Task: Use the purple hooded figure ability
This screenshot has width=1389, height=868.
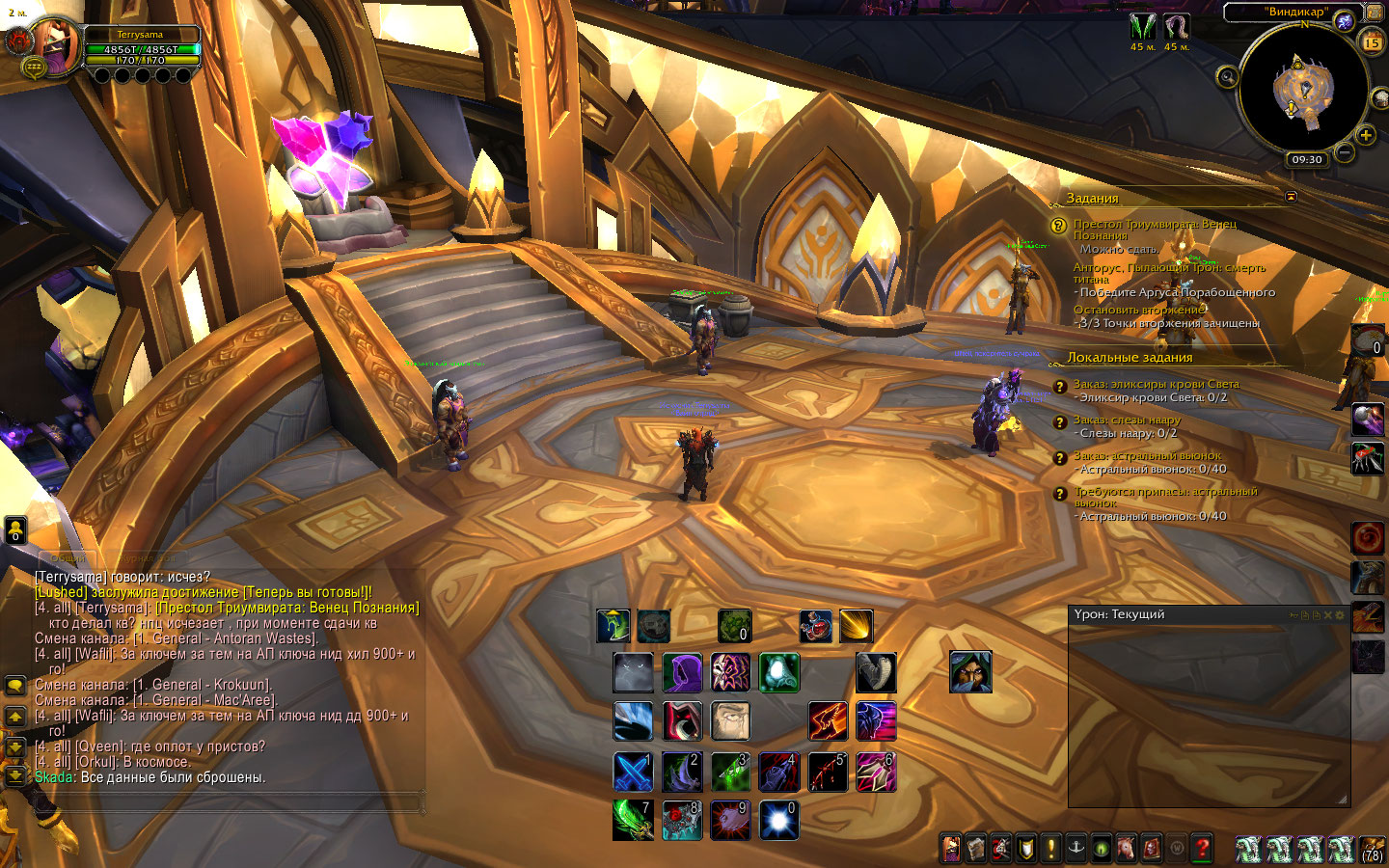Action: 682,673
